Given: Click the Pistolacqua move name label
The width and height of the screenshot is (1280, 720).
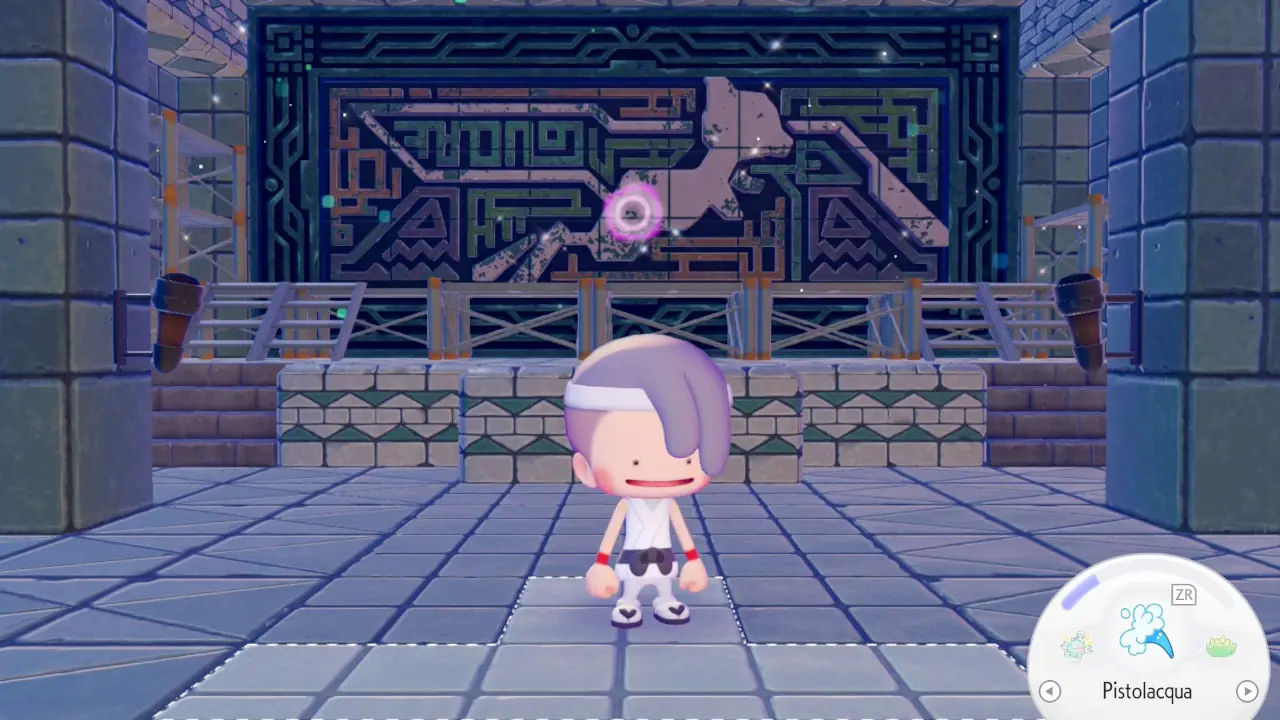Looking at the screenshot, I should click(1147, 691).
